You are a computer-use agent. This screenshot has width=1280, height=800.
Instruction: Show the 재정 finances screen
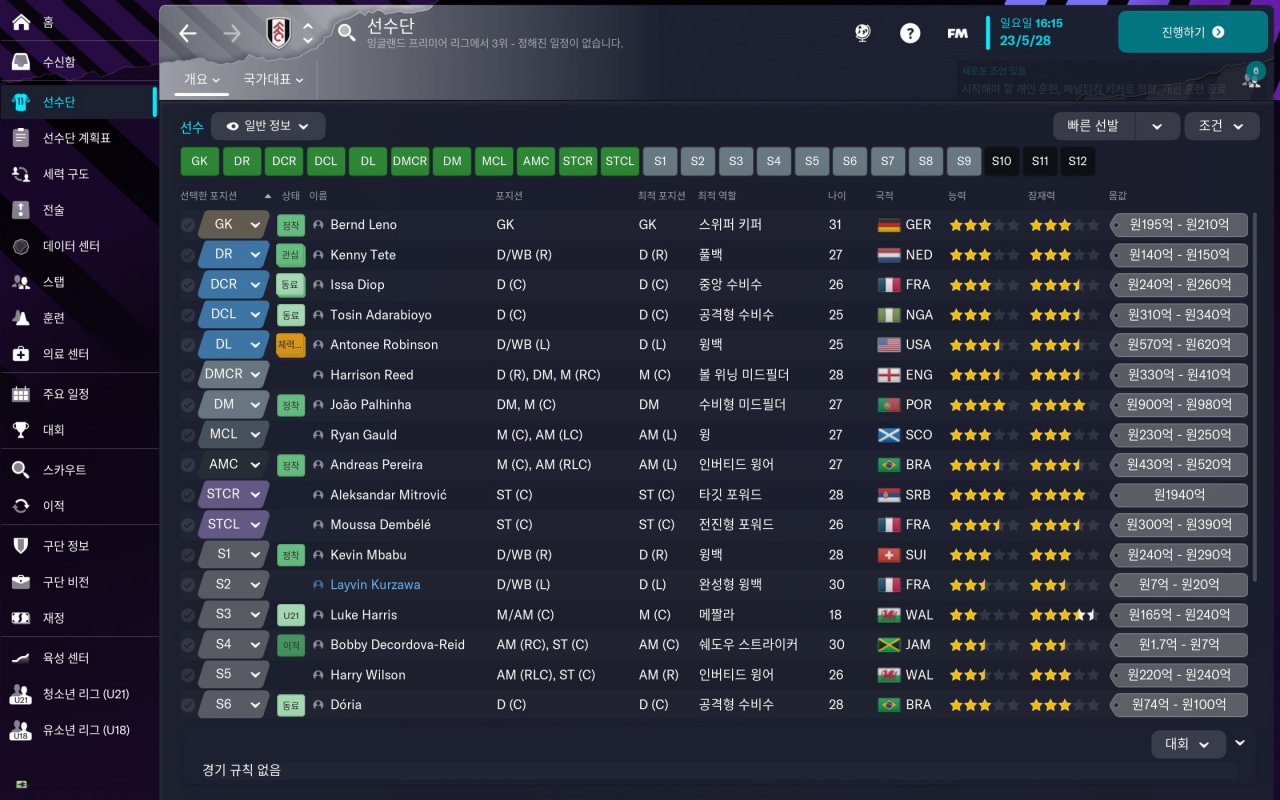point(53,618)
